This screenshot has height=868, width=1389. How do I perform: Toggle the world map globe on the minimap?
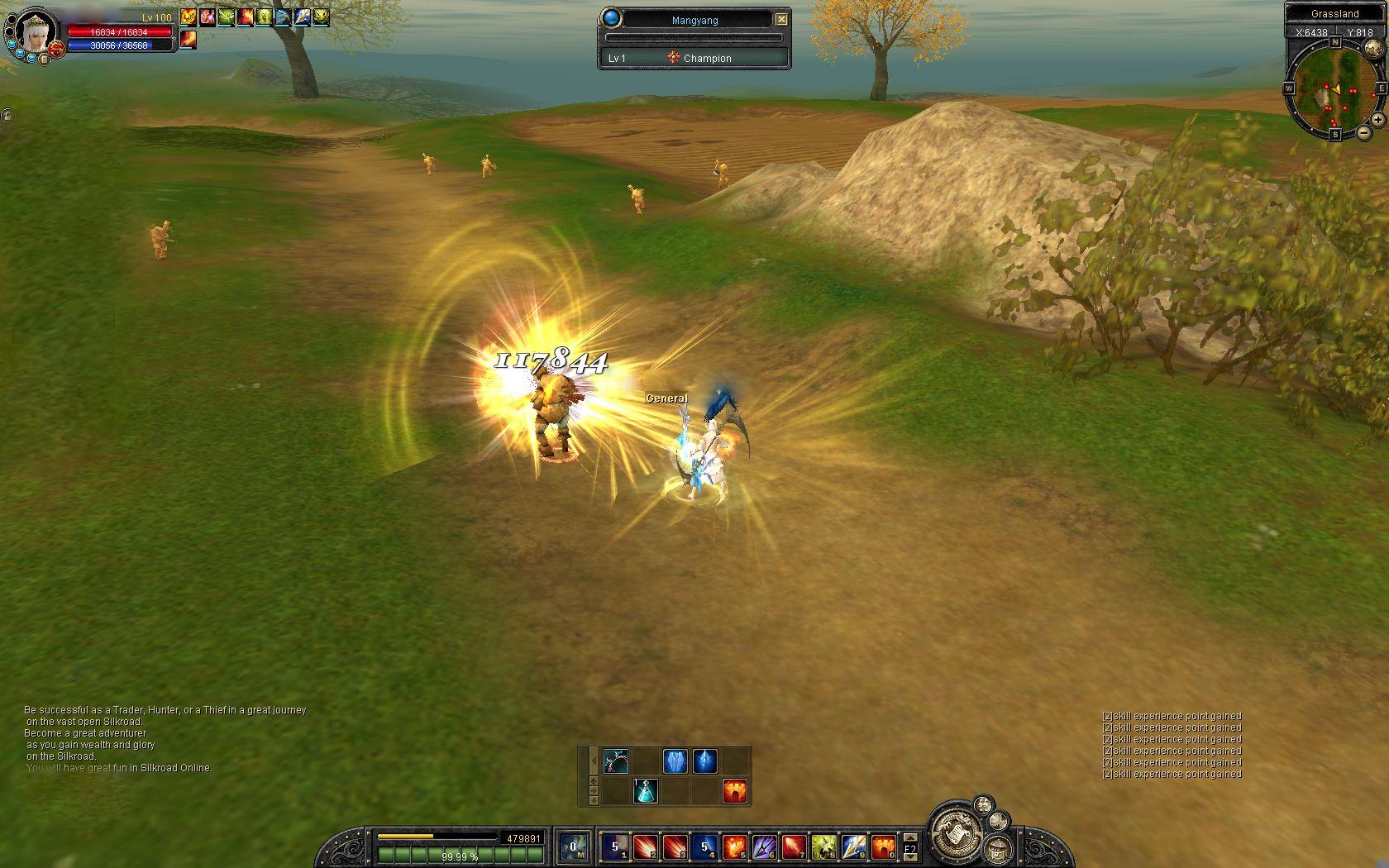1372,47
